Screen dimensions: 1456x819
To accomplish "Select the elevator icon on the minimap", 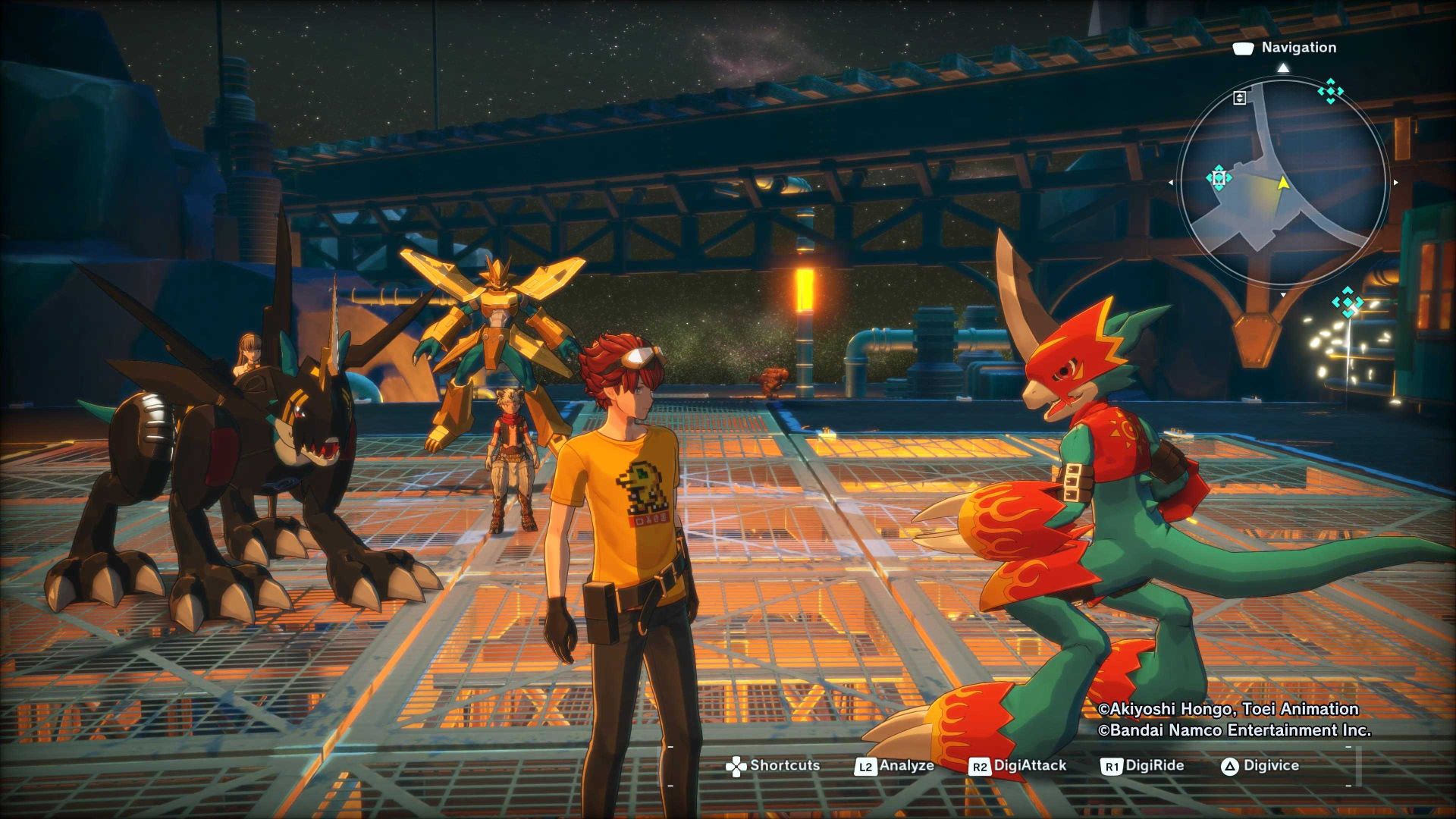I will (x=1239, y=98).
